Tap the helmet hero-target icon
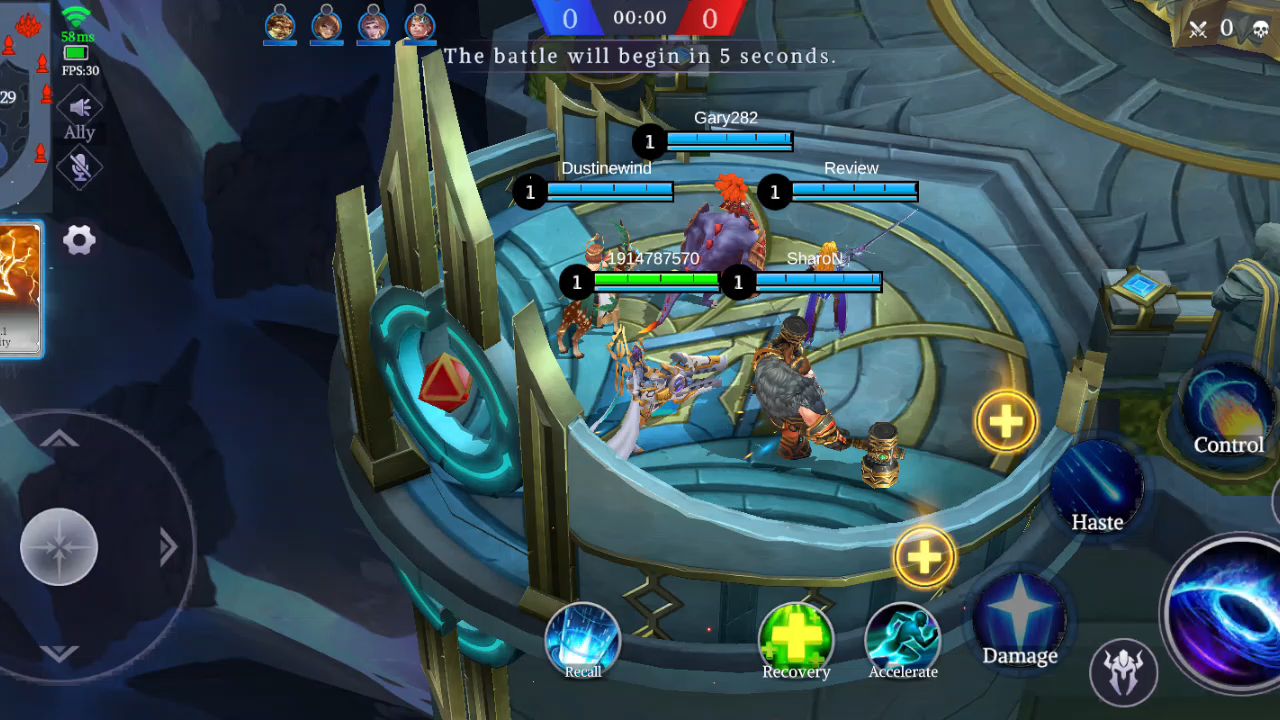 coord(1124,670)
